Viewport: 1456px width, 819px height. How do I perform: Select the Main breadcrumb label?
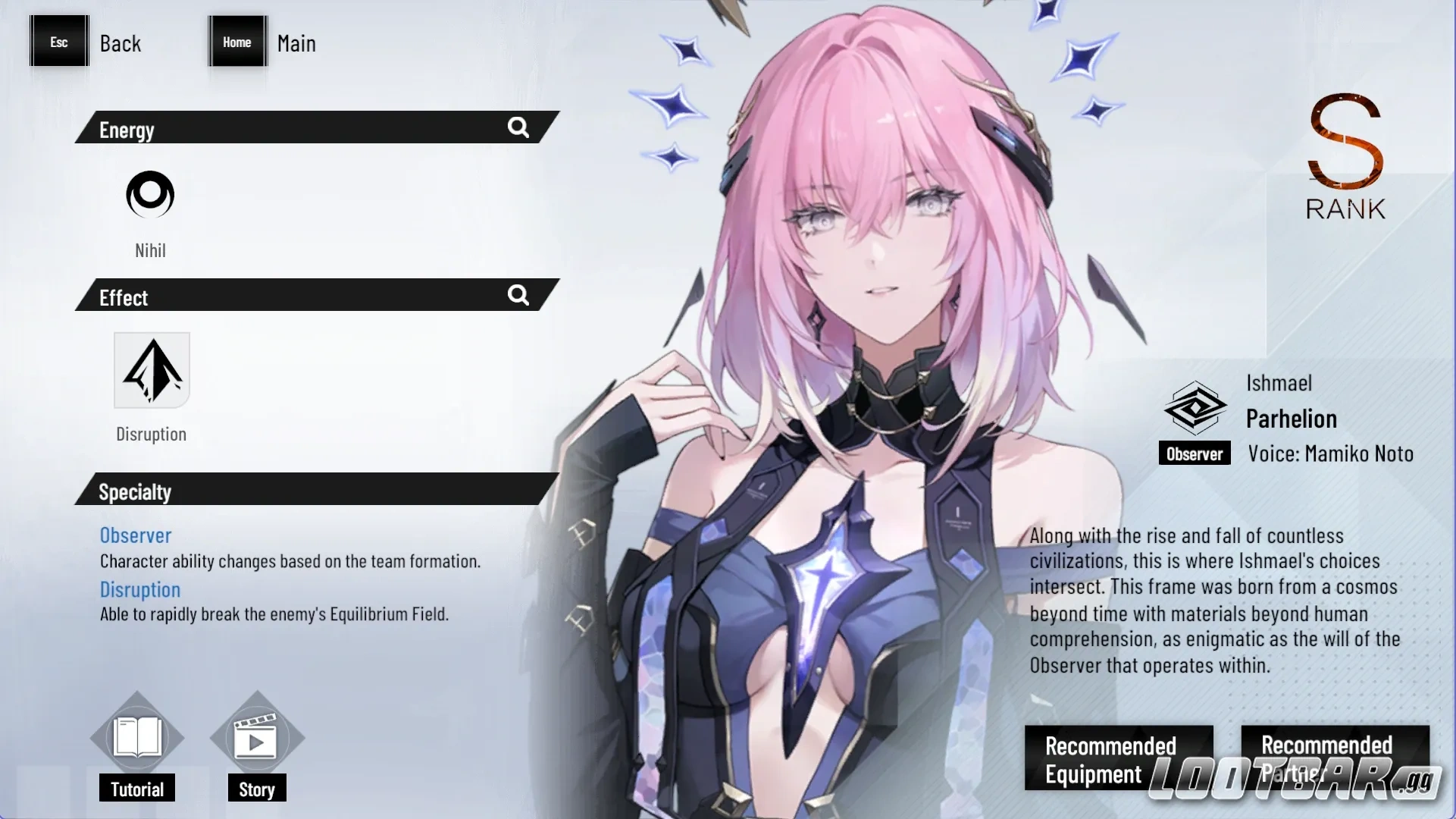pyautogui.click(x=296, y=43)
